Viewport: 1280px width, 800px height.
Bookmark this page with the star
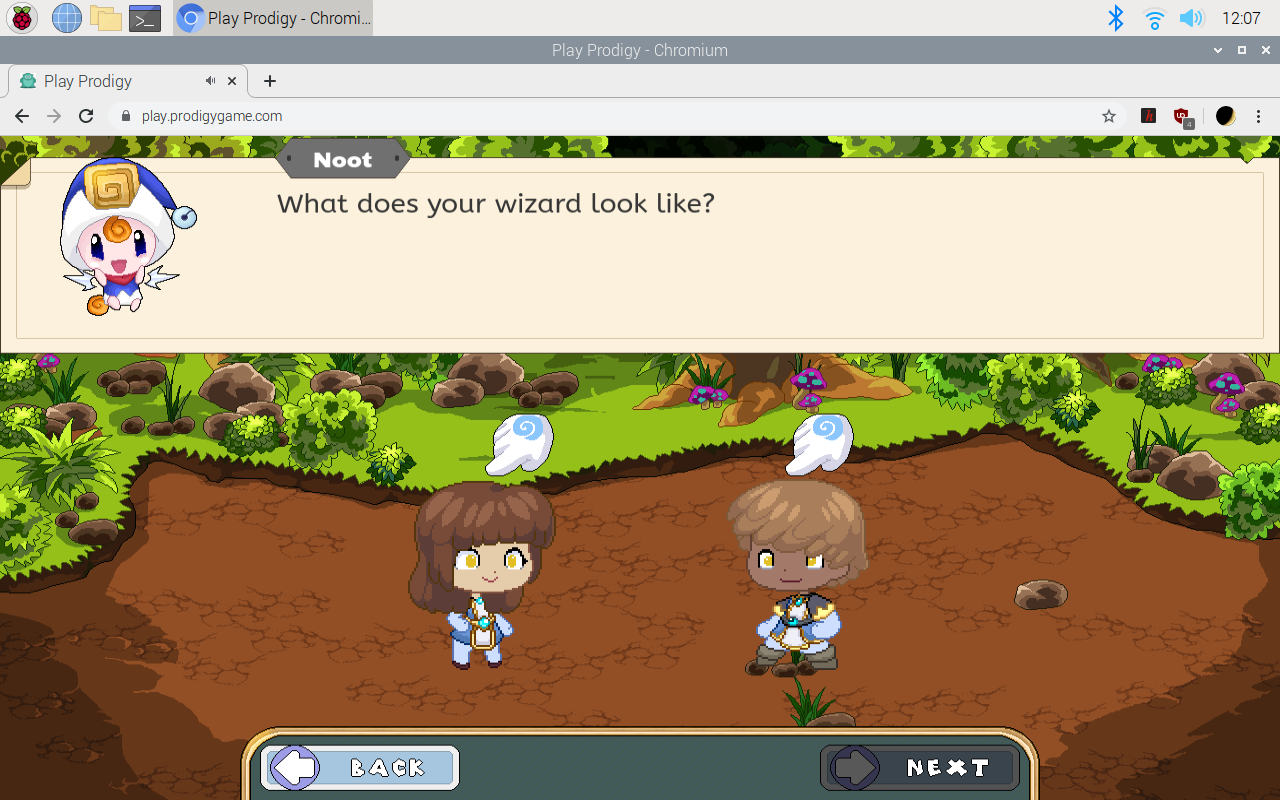[1108, 116]
